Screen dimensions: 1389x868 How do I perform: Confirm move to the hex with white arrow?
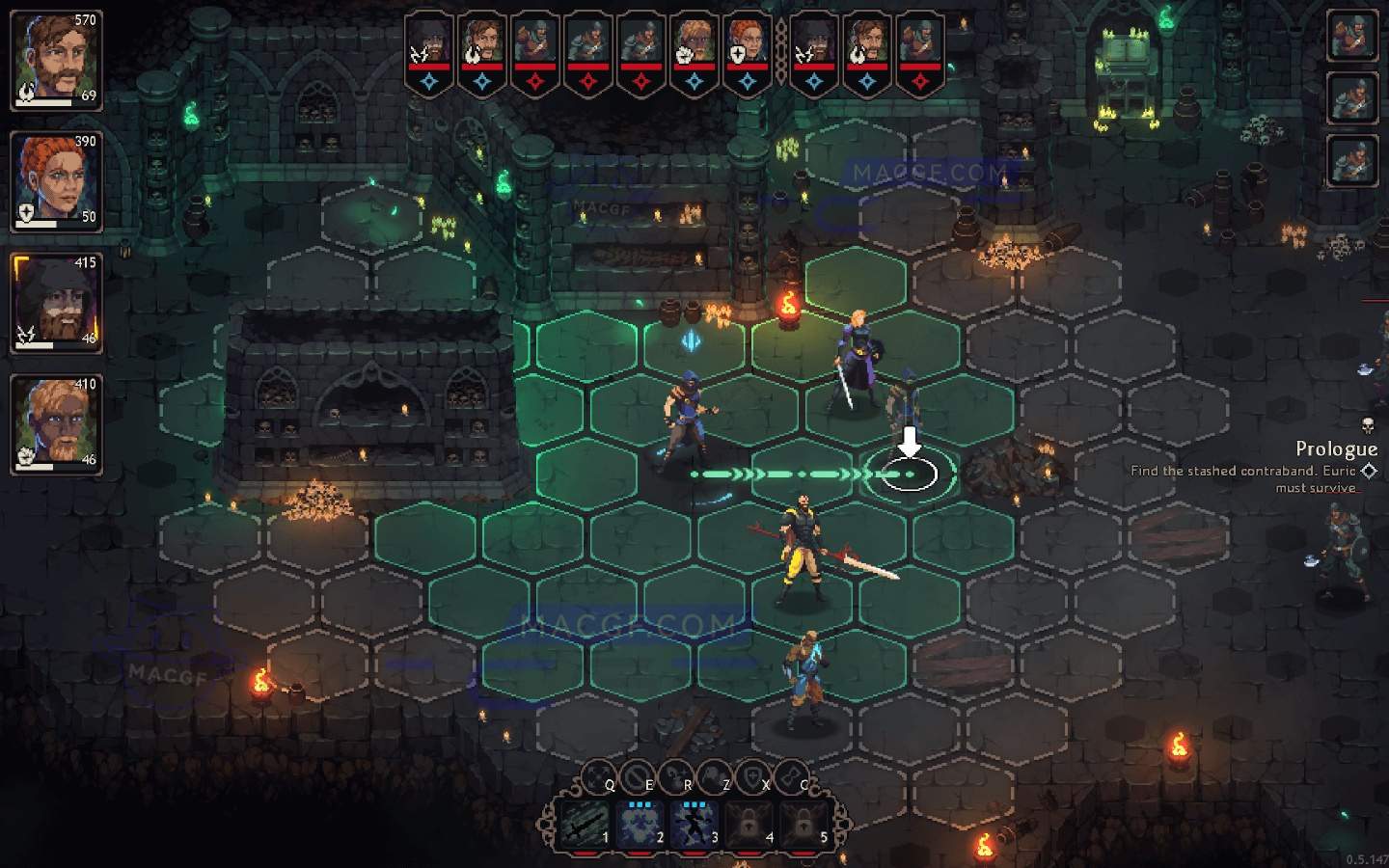(909, 474)
